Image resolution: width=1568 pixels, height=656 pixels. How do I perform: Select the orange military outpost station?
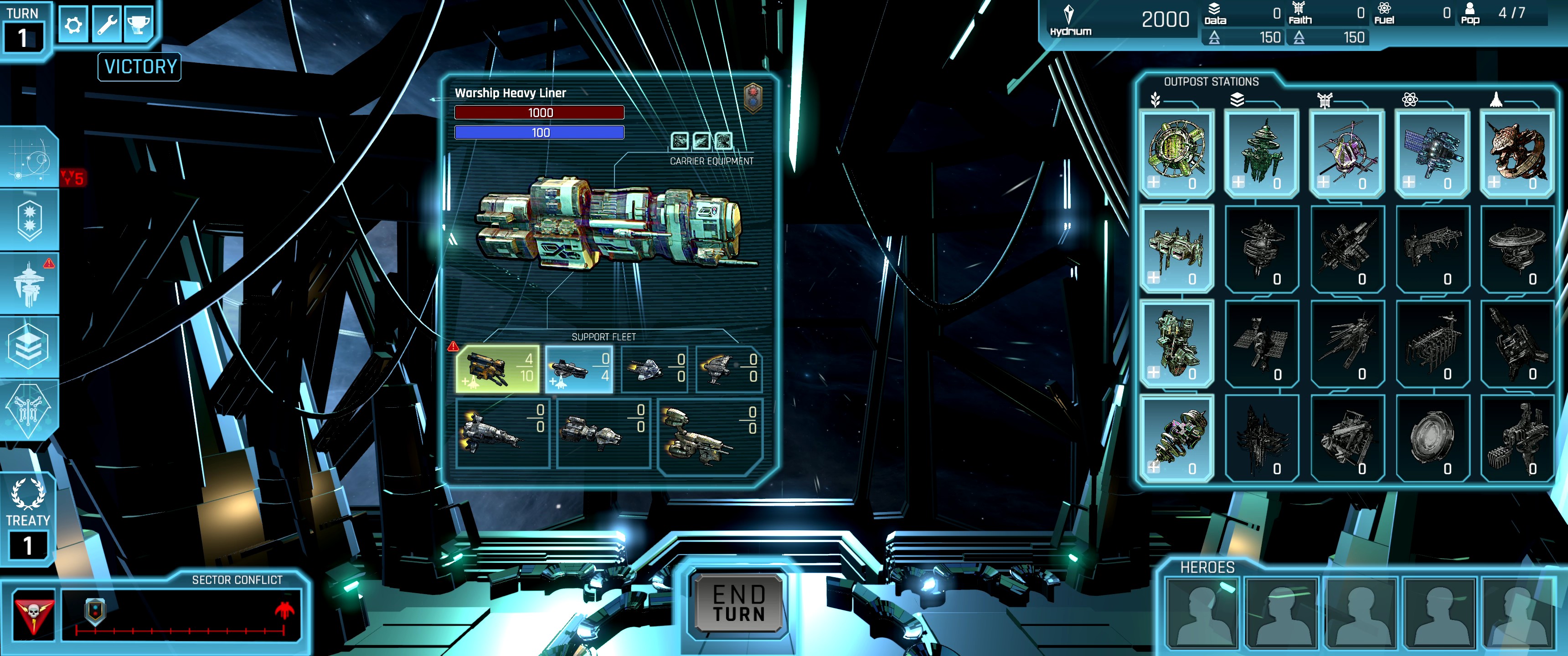coord(1517,152)
